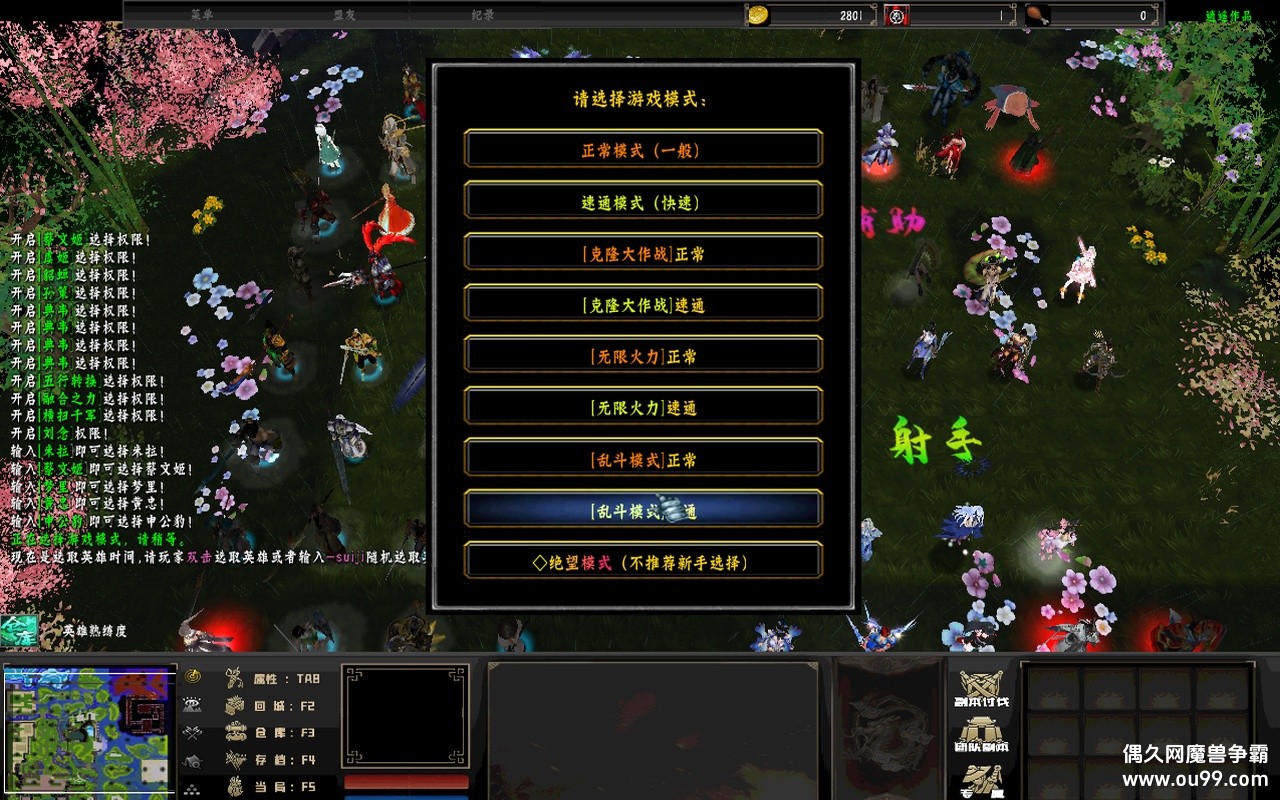Image resolution: width=1280 pixels, height=800 pixels.
Task: Pick [克隆大作战]正常 mode
Action: point(643,254)
